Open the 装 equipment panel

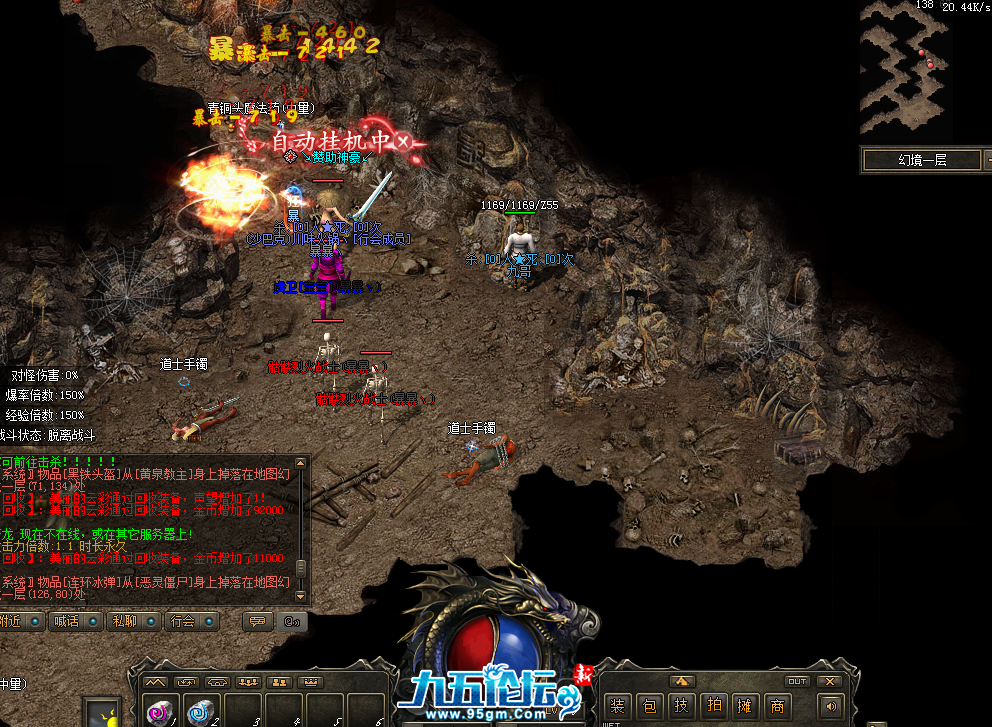pos(619,707)
